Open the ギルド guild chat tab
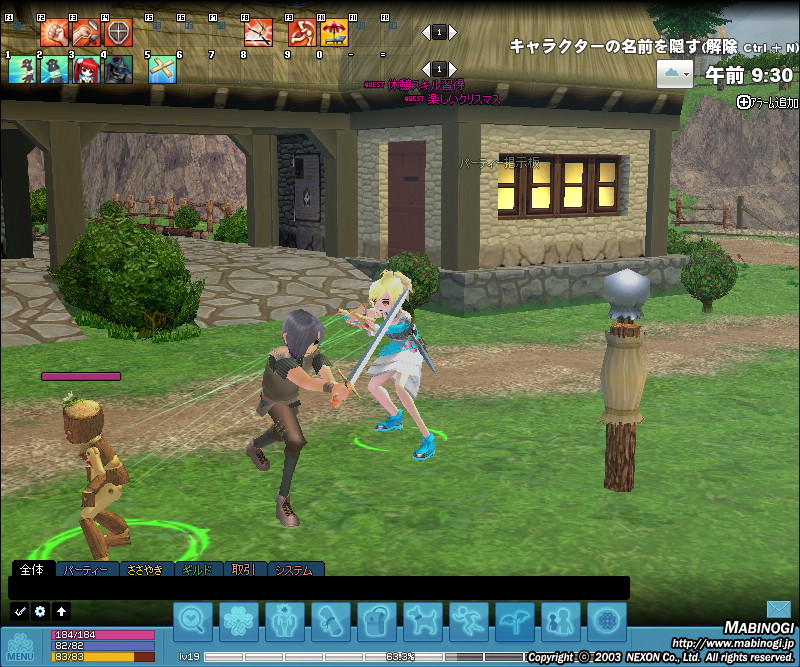800x667 pixels. click(199, 570)
